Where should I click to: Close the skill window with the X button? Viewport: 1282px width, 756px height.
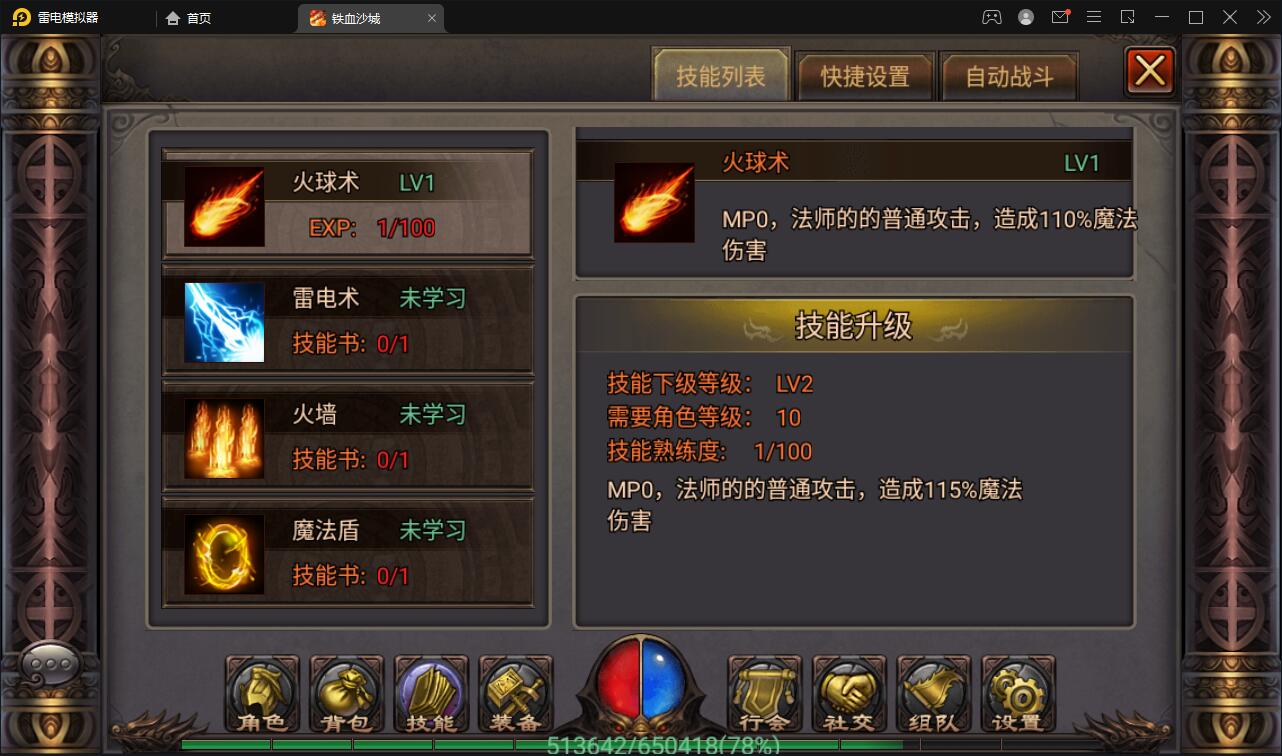click(1149, 70)
